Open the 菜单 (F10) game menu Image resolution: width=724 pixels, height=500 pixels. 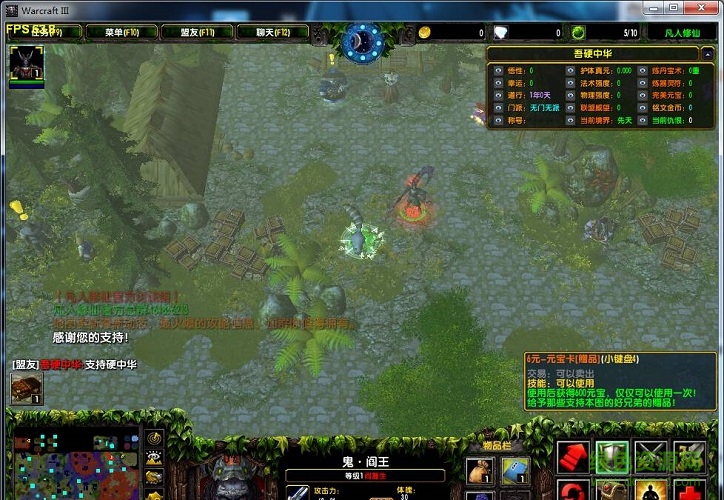(128, 32)
